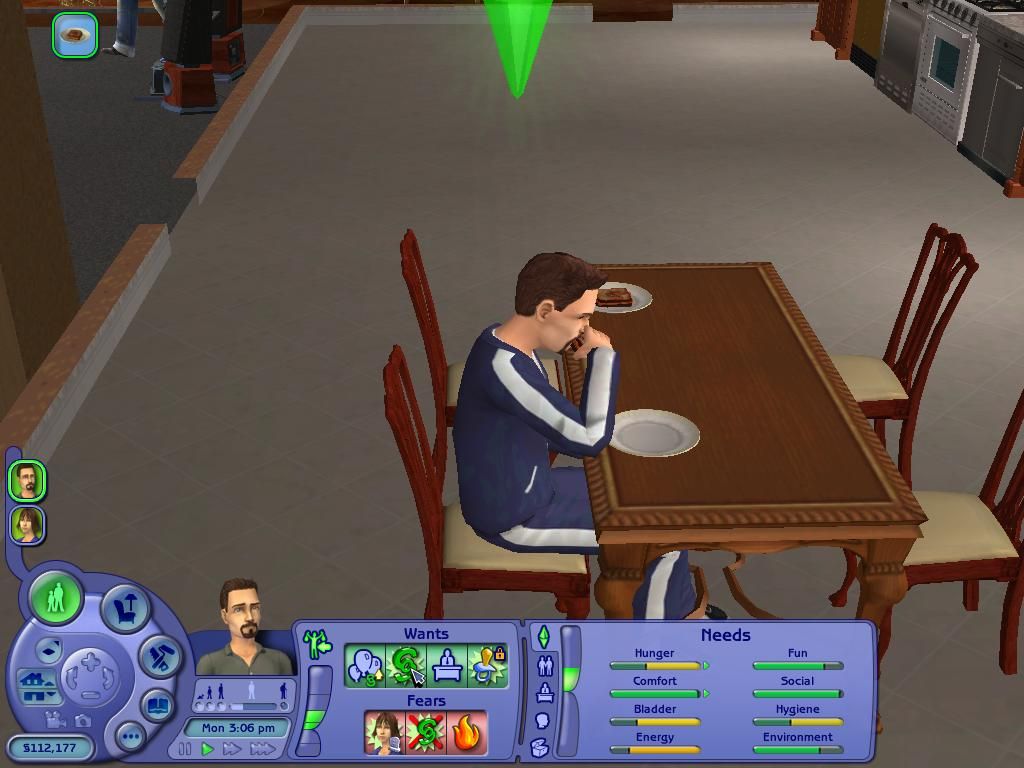Pause the game
The image size is (1024, 768).
[x=185, y=748]
